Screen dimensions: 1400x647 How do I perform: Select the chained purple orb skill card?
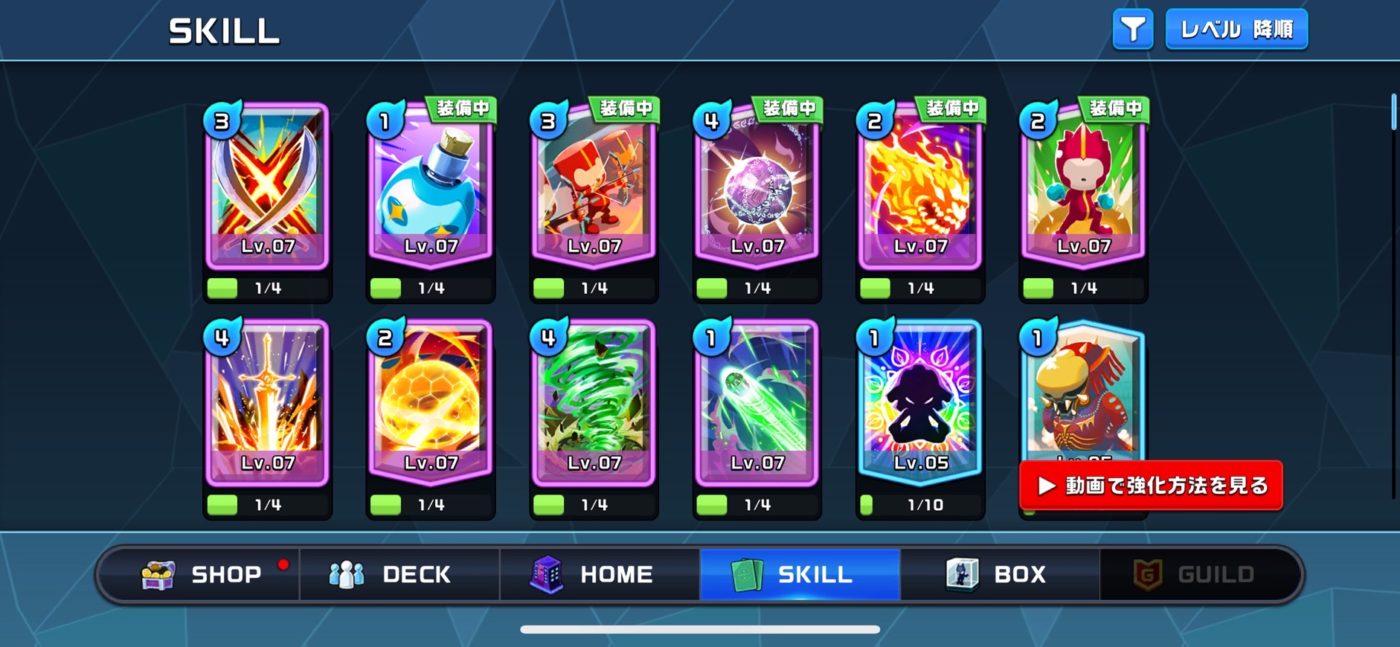click(757, 187)
